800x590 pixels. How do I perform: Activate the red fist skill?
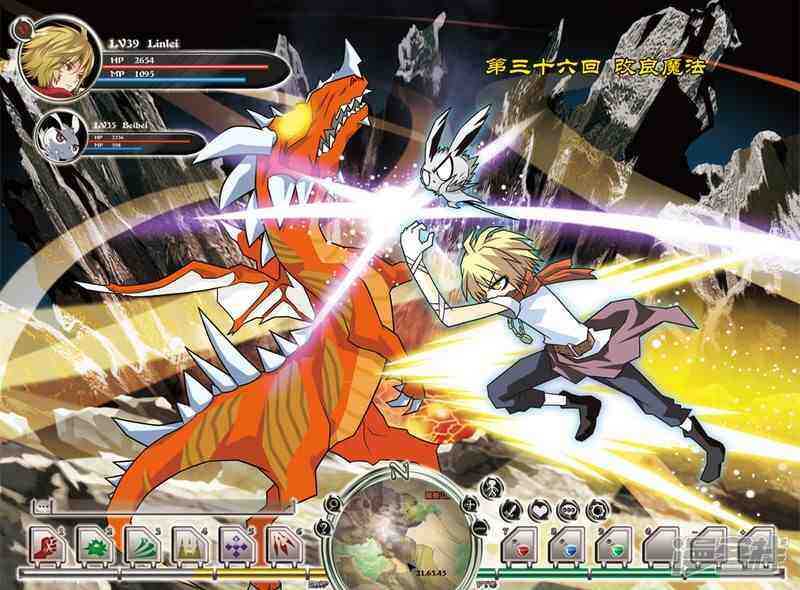[46, 546]
